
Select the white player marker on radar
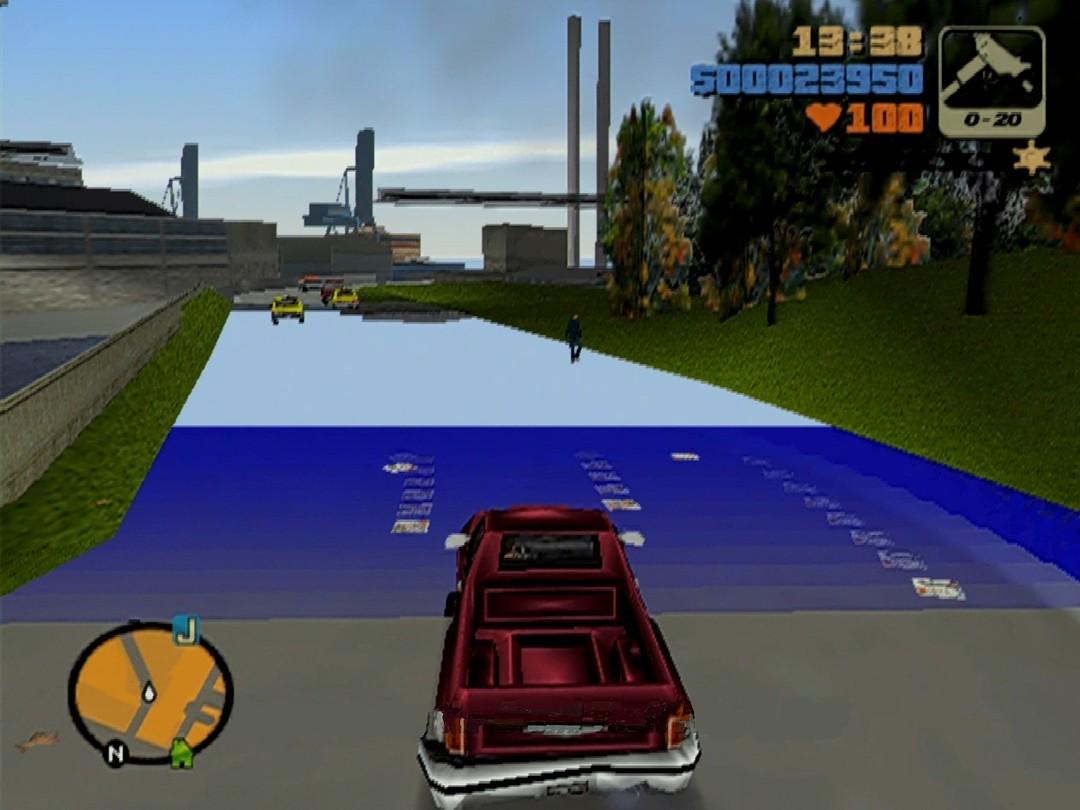pyautogui.click(x=149, y=690)
